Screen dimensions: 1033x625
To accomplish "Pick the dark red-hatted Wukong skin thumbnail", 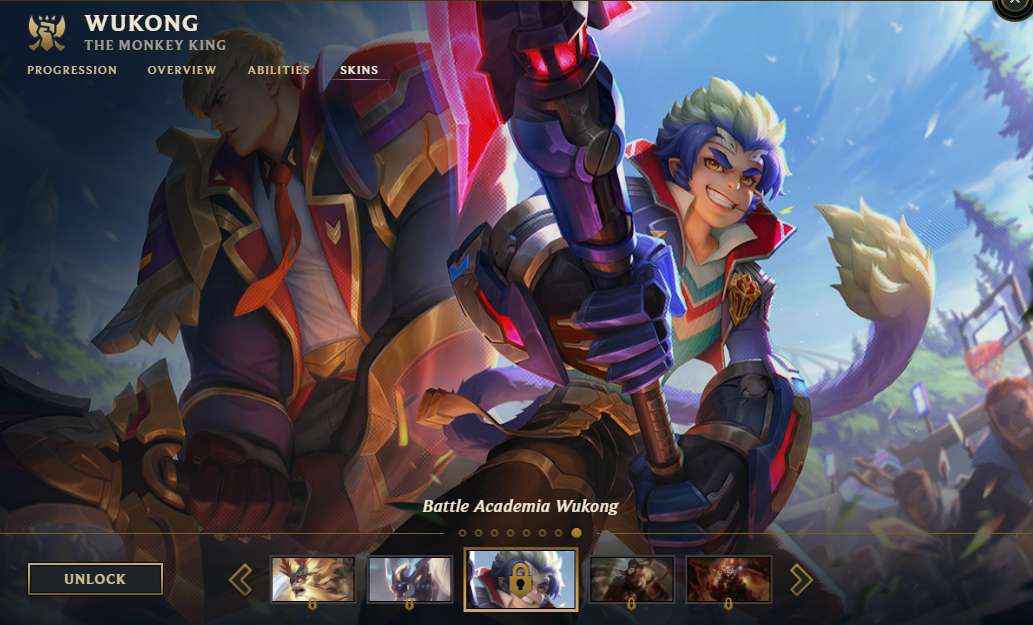I will click(x=631, y=579).
